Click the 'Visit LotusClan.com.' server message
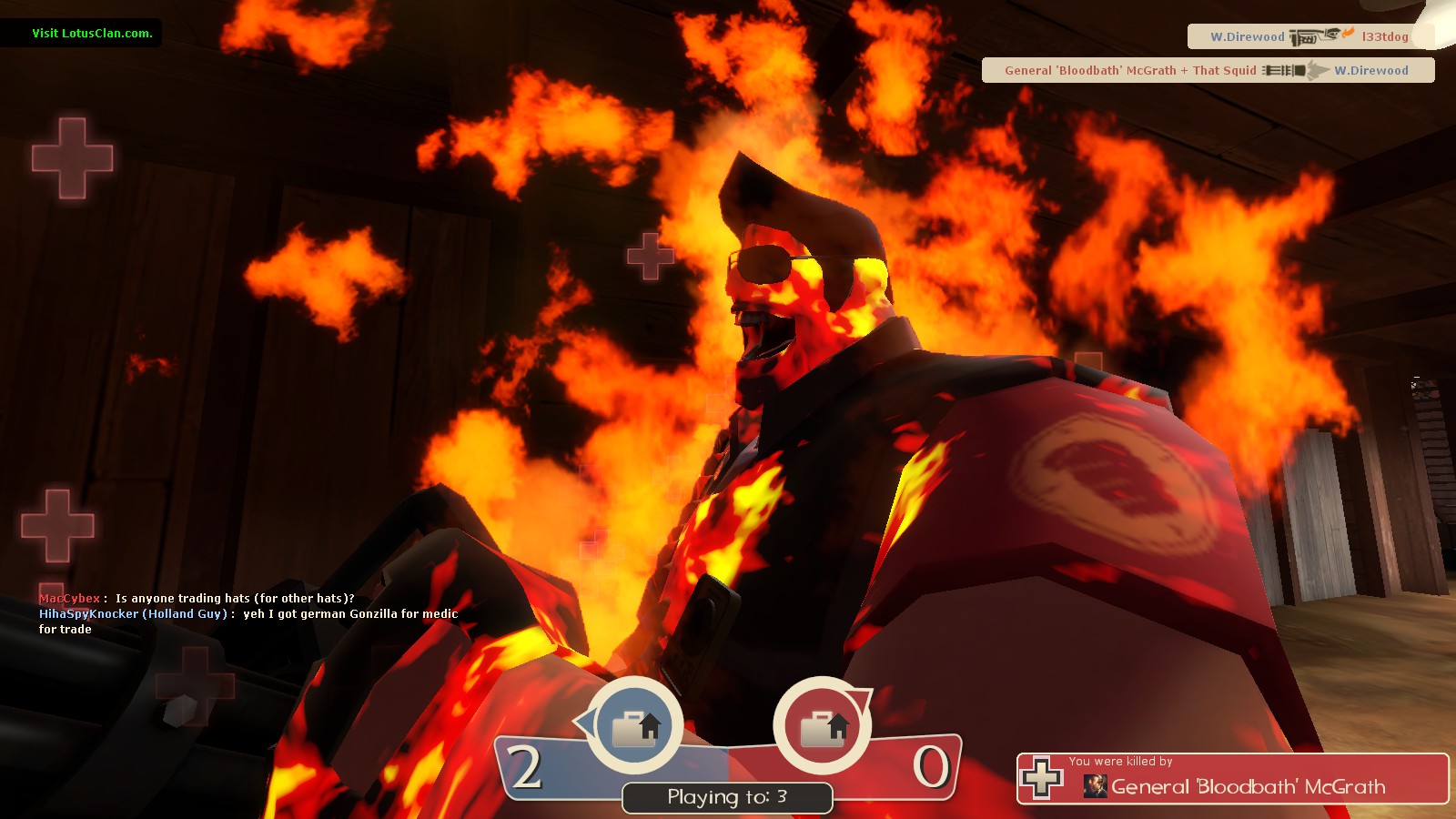This screenshot has height=819, width=1456. pyautogui.click(x=92, y=34)
